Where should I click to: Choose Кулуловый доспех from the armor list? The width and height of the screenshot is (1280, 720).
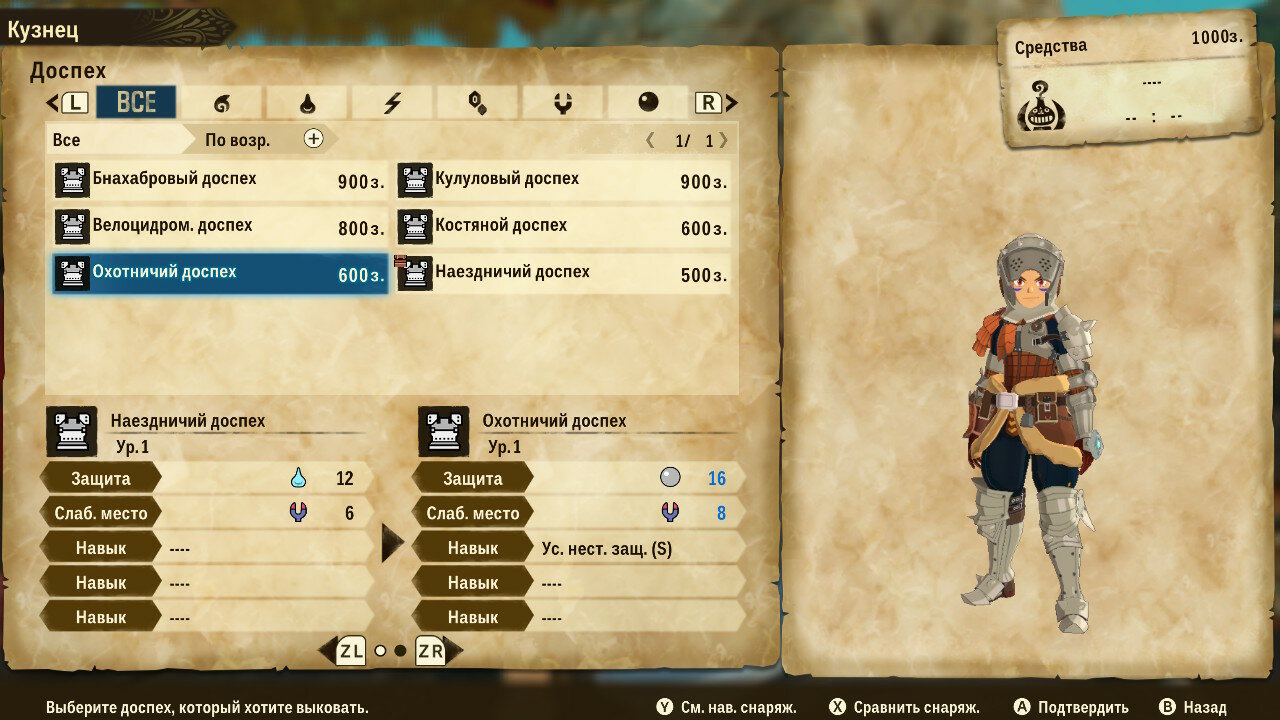point(563,181)
